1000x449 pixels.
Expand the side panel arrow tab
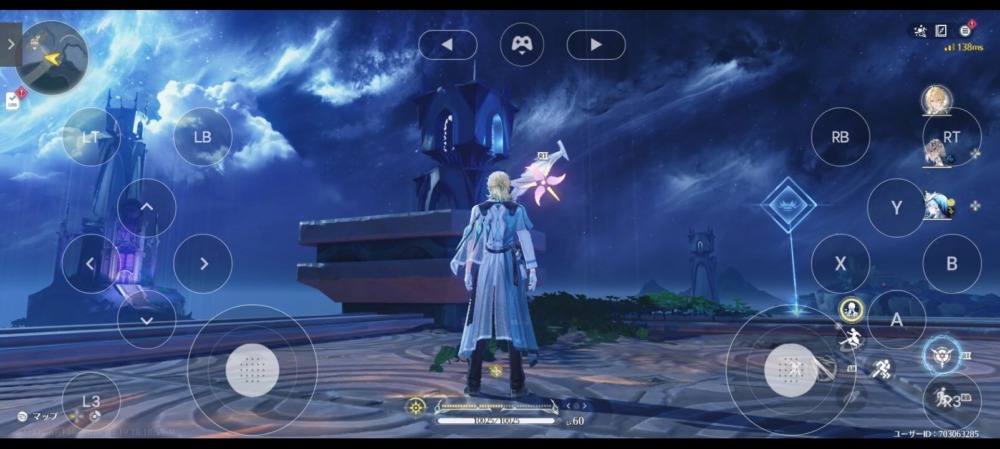click(x=10, y=44)
